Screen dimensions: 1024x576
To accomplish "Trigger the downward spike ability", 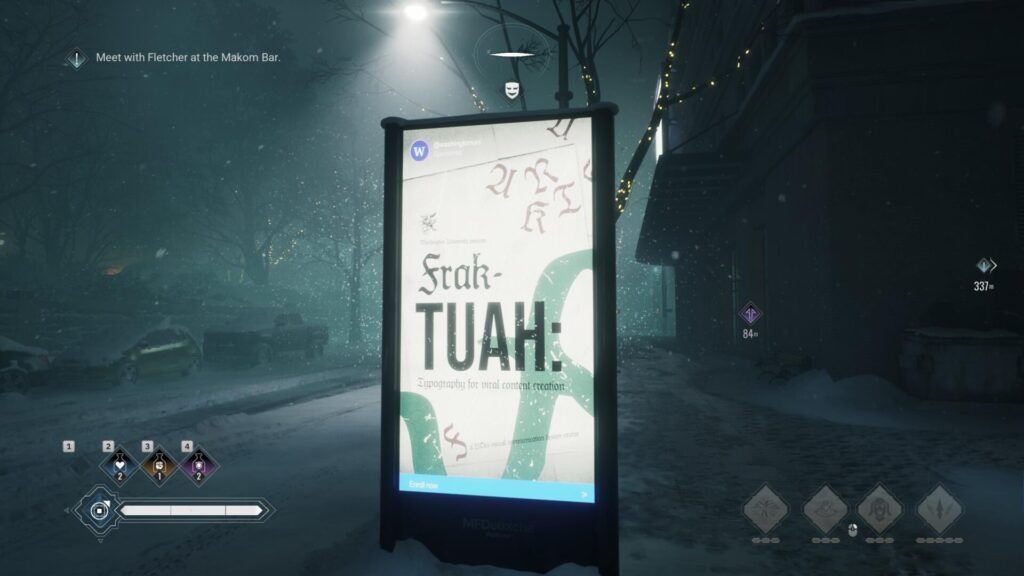I will (940, 510).
